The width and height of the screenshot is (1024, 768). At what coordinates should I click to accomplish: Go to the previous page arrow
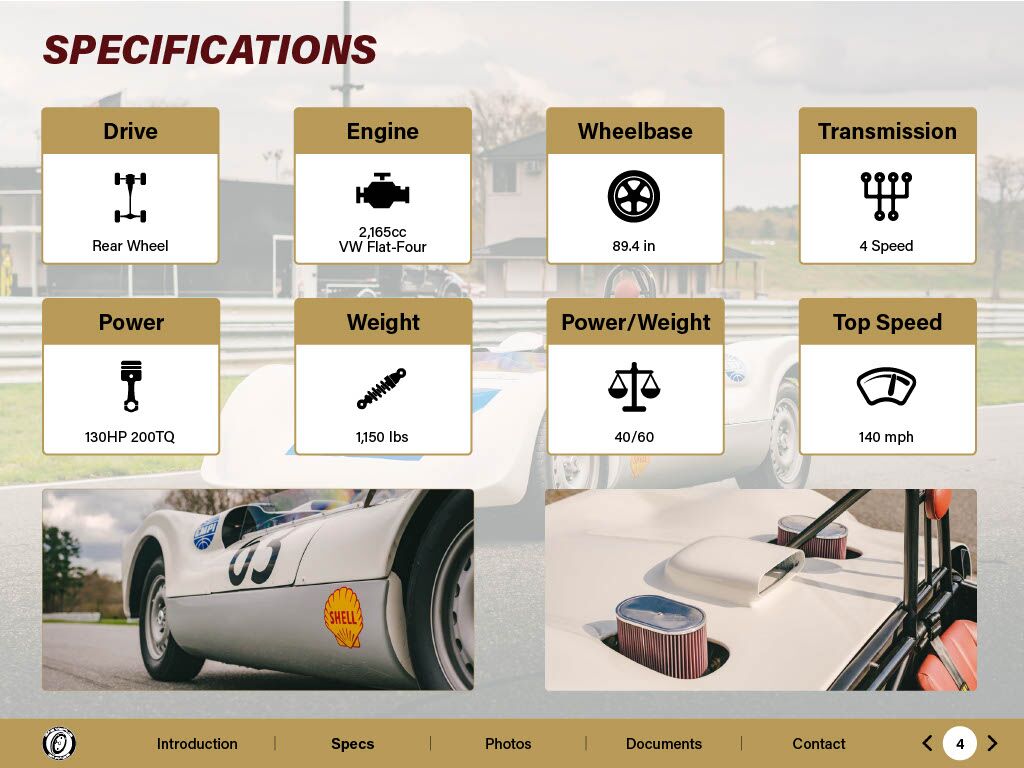coord(927,743)
